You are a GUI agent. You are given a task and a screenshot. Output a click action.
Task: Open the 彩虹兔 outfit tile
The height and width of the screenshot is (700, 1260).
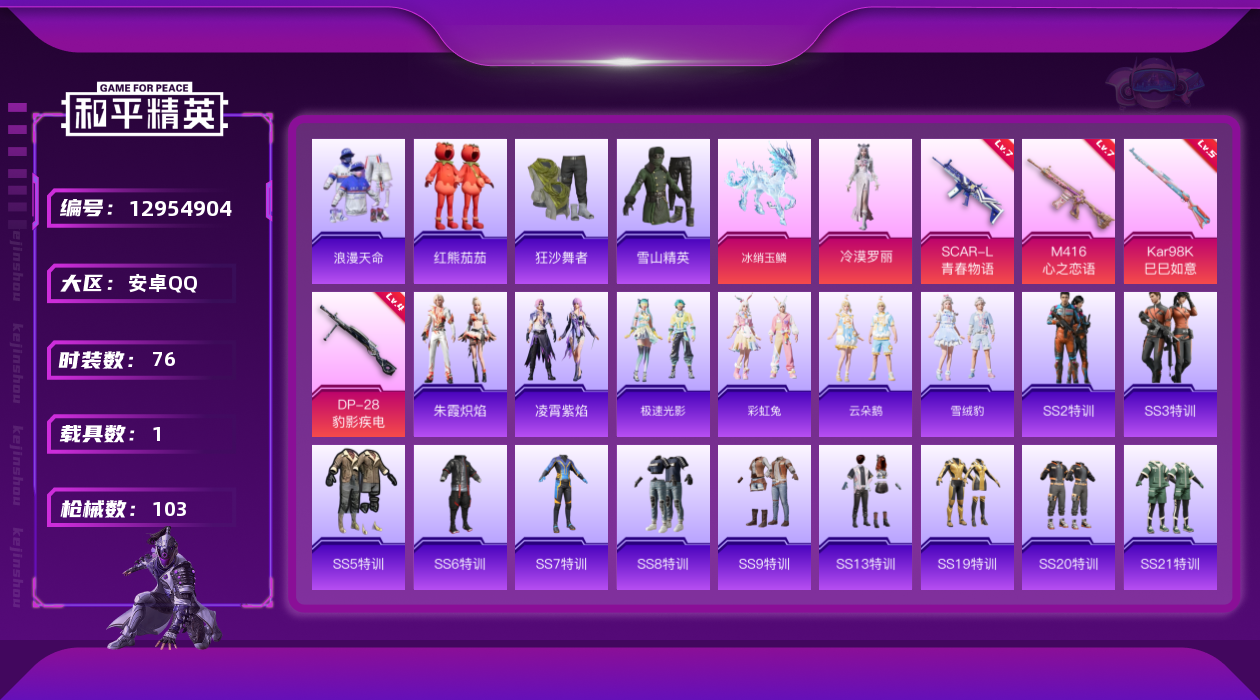pyautogui.click(x=764, y=364)
